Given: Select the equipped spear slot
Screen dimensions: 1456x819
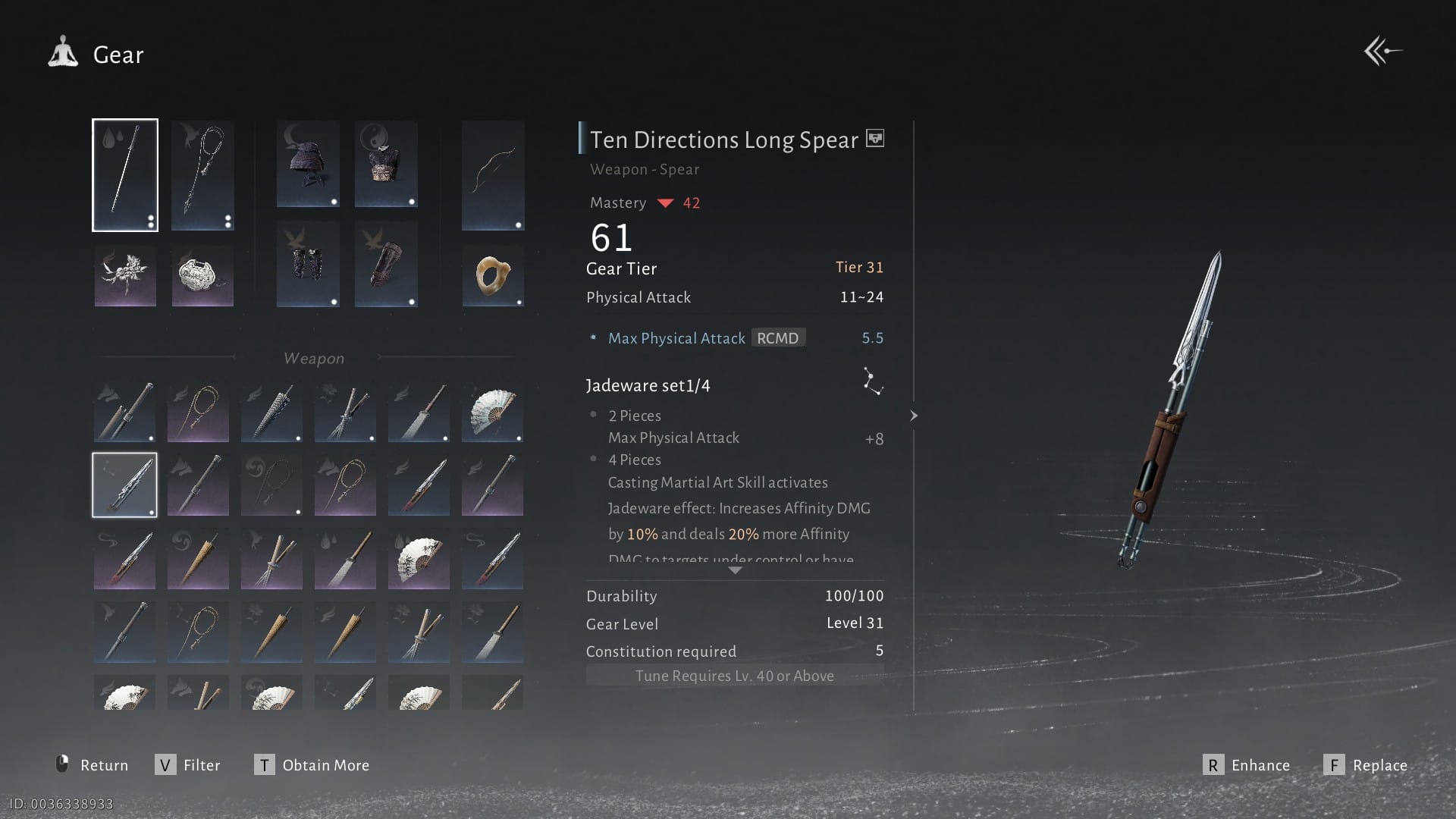Looking at the screenshot, I should click(x=125, y=175).
